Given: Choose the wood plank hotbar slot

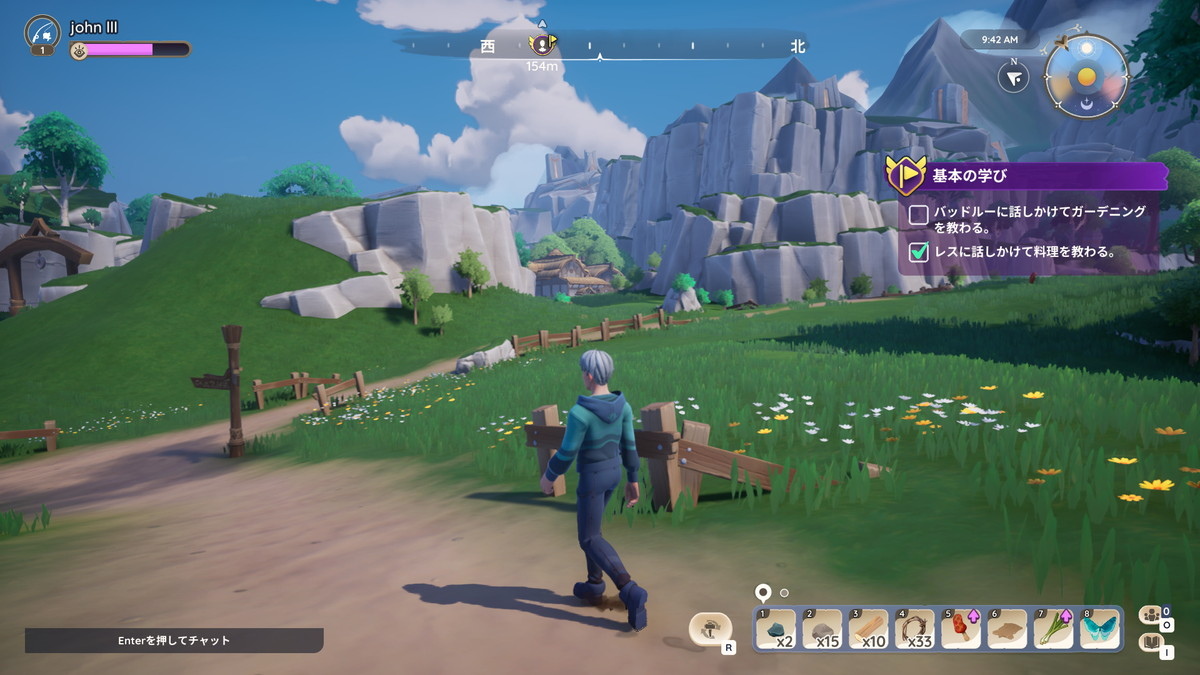Looking at the screenshot, I should pyautogui.click(x=868, y=629).
